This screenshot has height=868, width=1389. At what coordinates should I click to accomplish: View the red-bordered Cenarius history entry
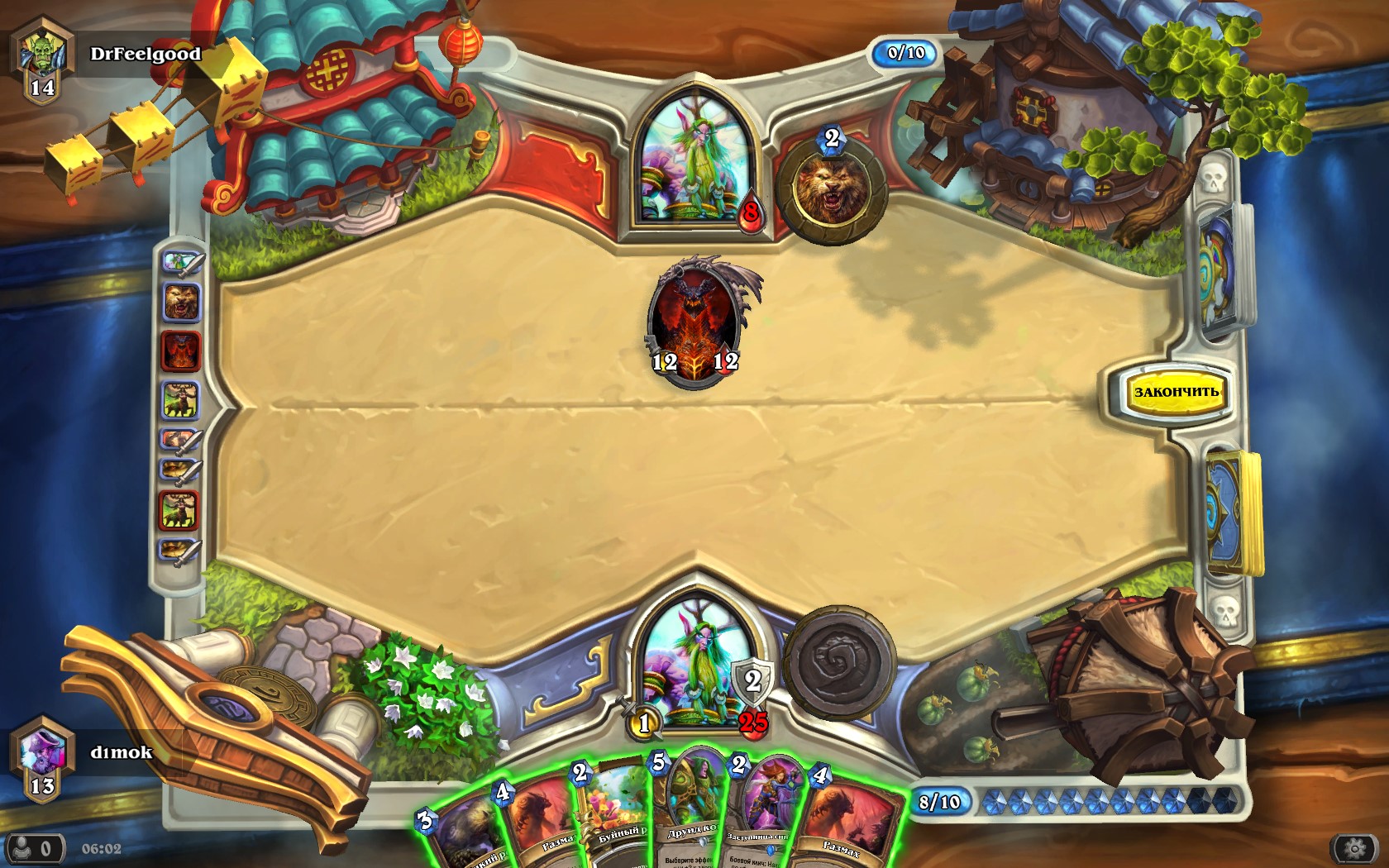tap(179, 509)
